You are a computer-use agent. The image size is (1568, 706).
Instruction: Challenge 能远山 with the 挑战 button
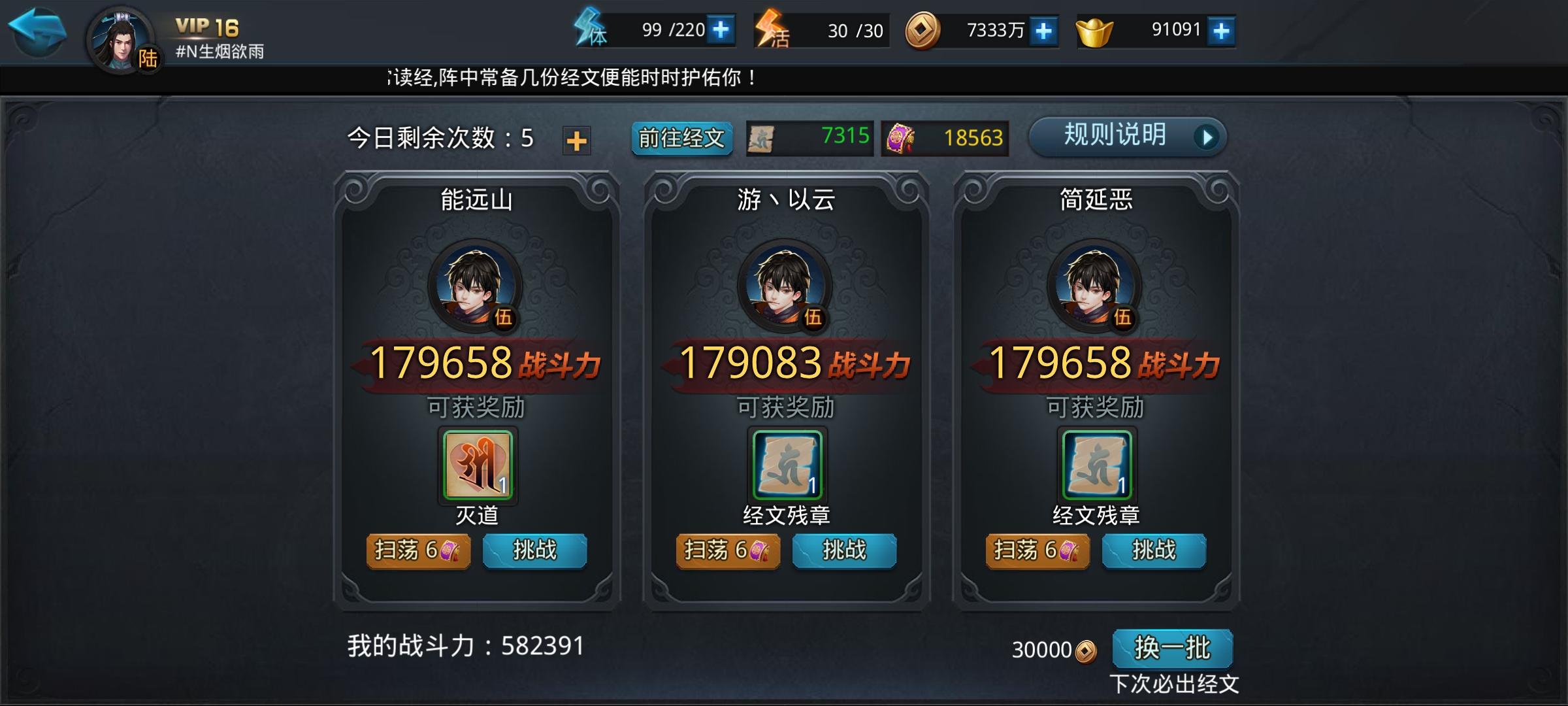(535, 551)
